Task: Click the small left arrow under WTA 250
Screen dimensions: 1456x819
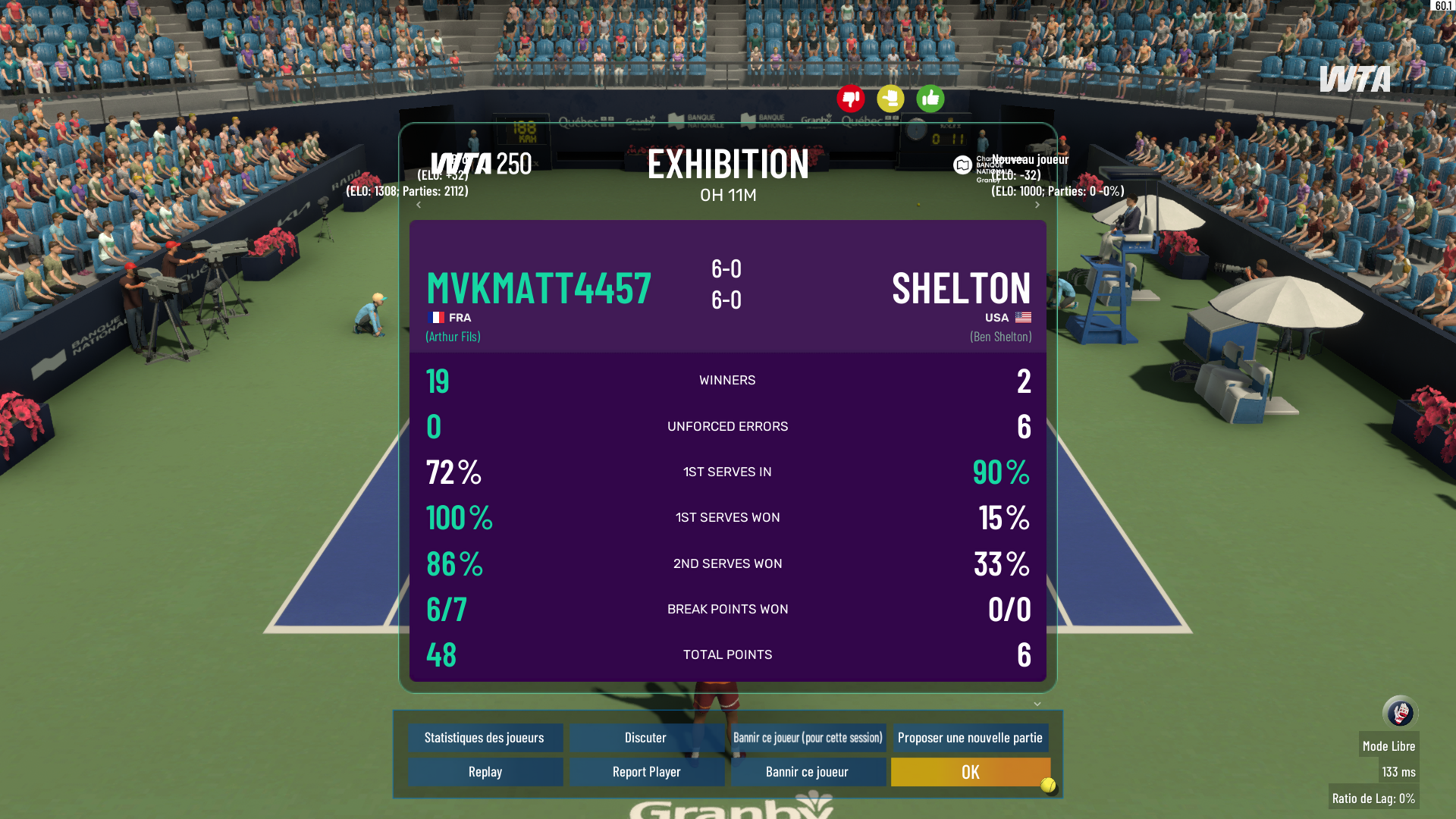Action: pos(419,205)
